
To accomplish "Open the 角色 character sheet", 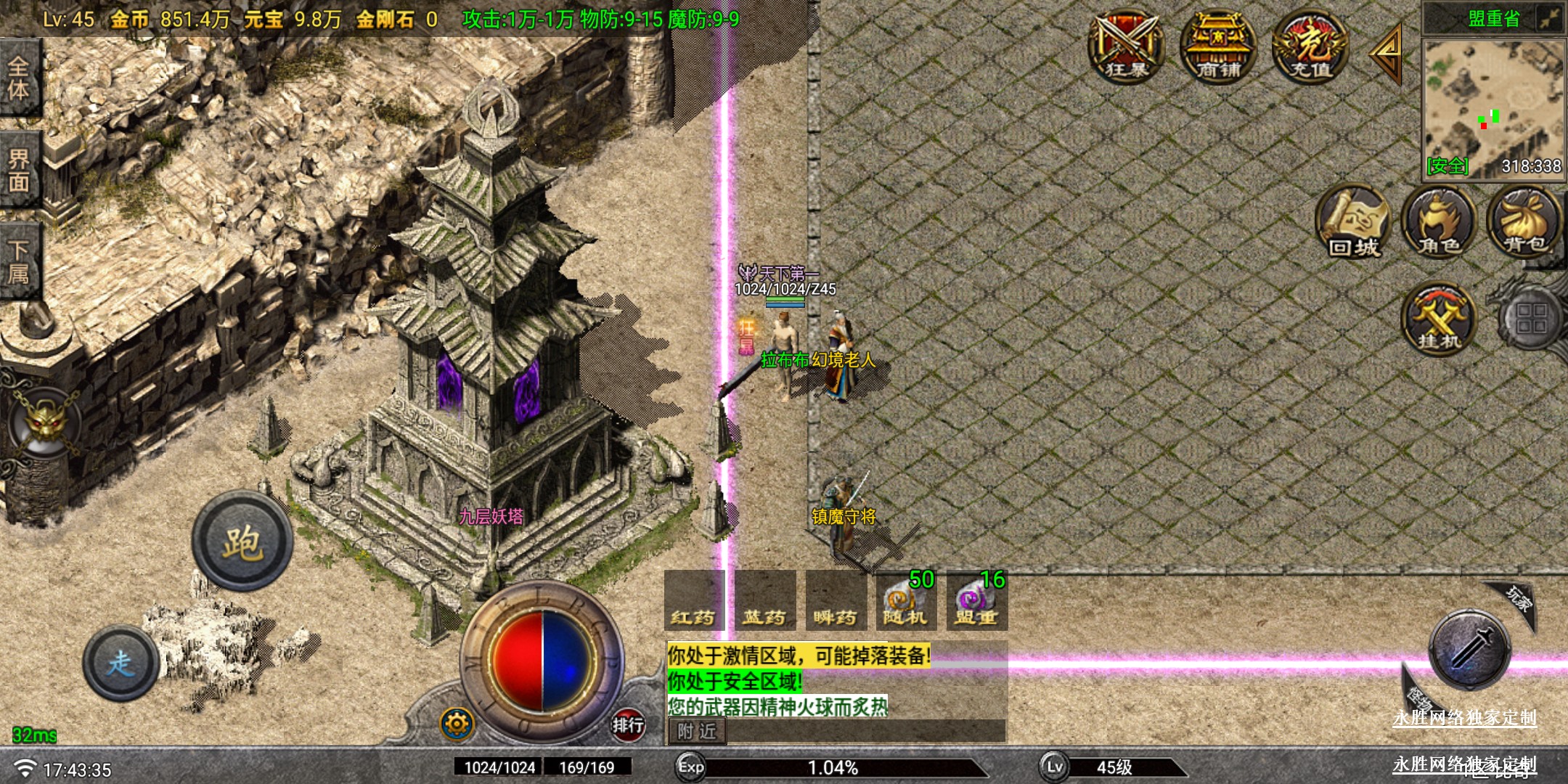I will pos(1439,221).
